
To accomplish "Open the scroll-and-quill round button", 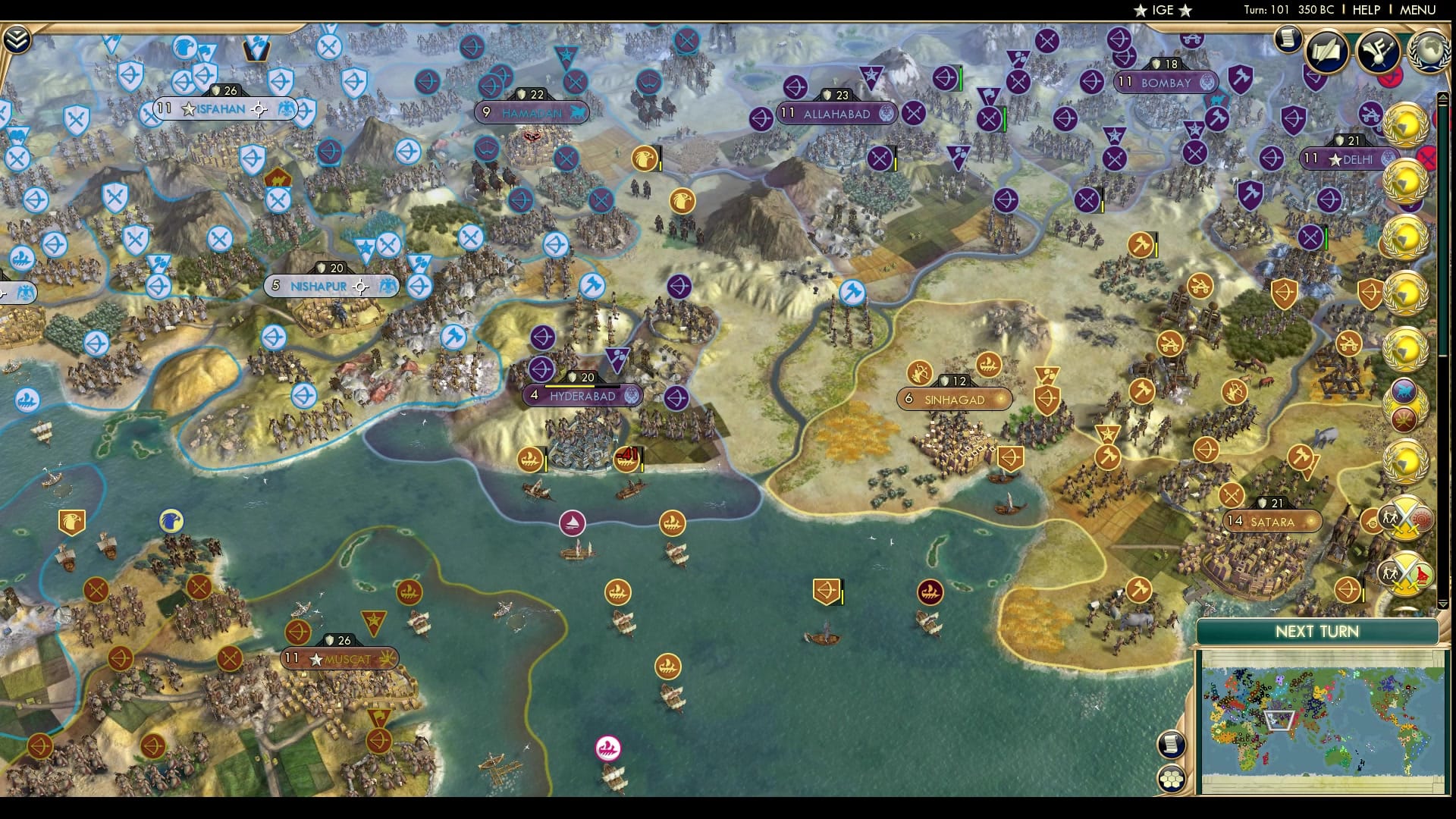I will (1326, 52).
